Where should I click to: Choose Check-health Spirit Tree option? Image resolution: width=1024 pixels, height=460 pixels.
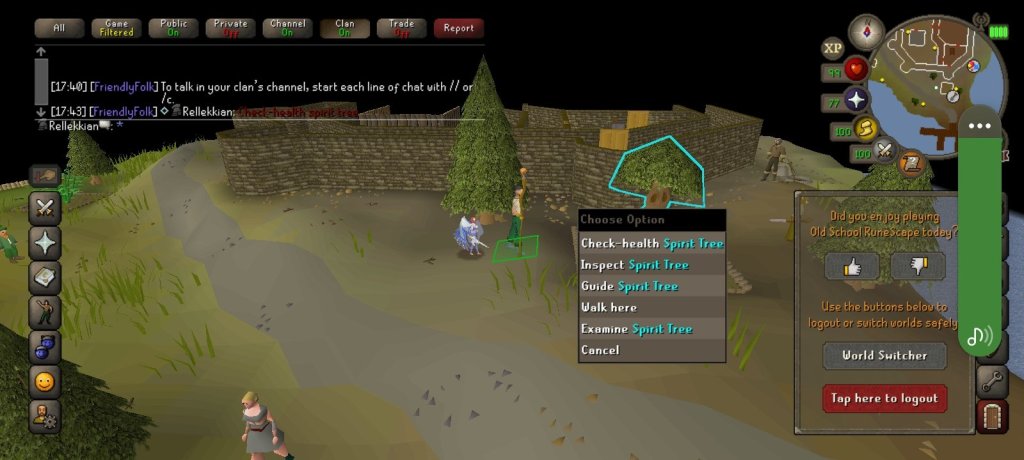[x=651, y=243]
